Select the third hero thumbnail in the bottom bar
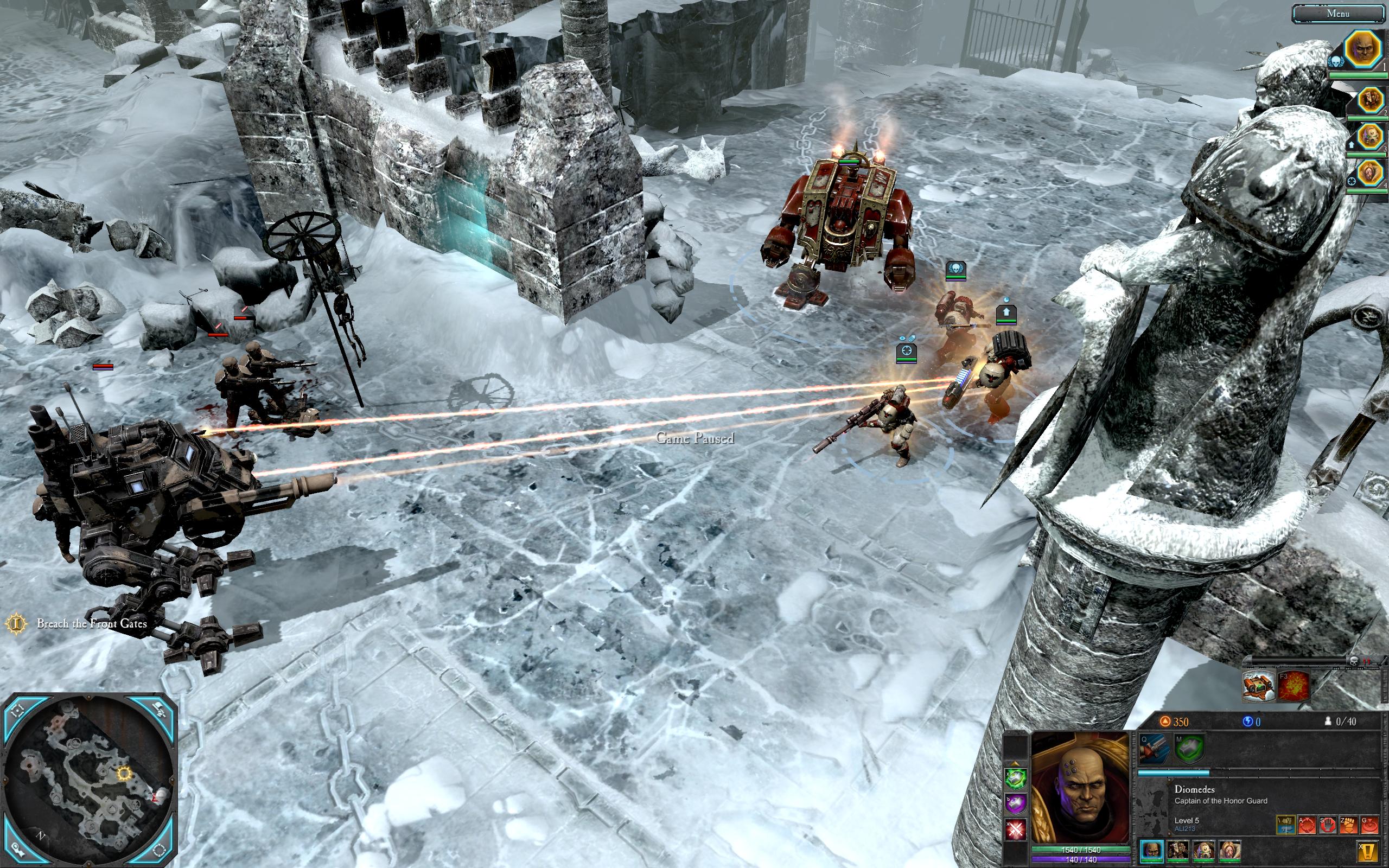The width and height of the screenshot is (1389, 868). pos(1203,850)
